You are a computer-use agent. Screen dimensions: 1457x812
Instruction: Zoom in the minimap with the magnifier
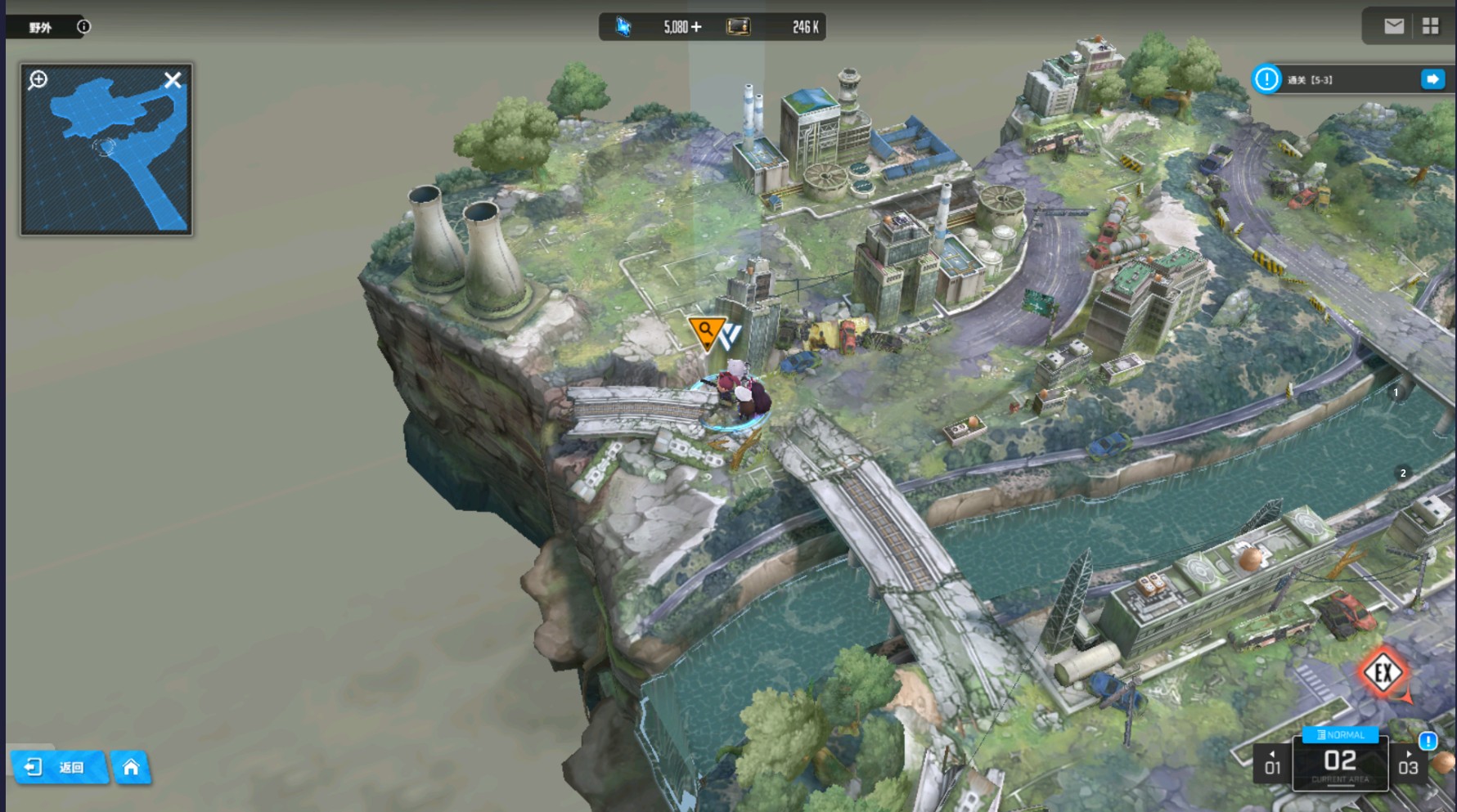pyautogui.click(x=38, y=80)
